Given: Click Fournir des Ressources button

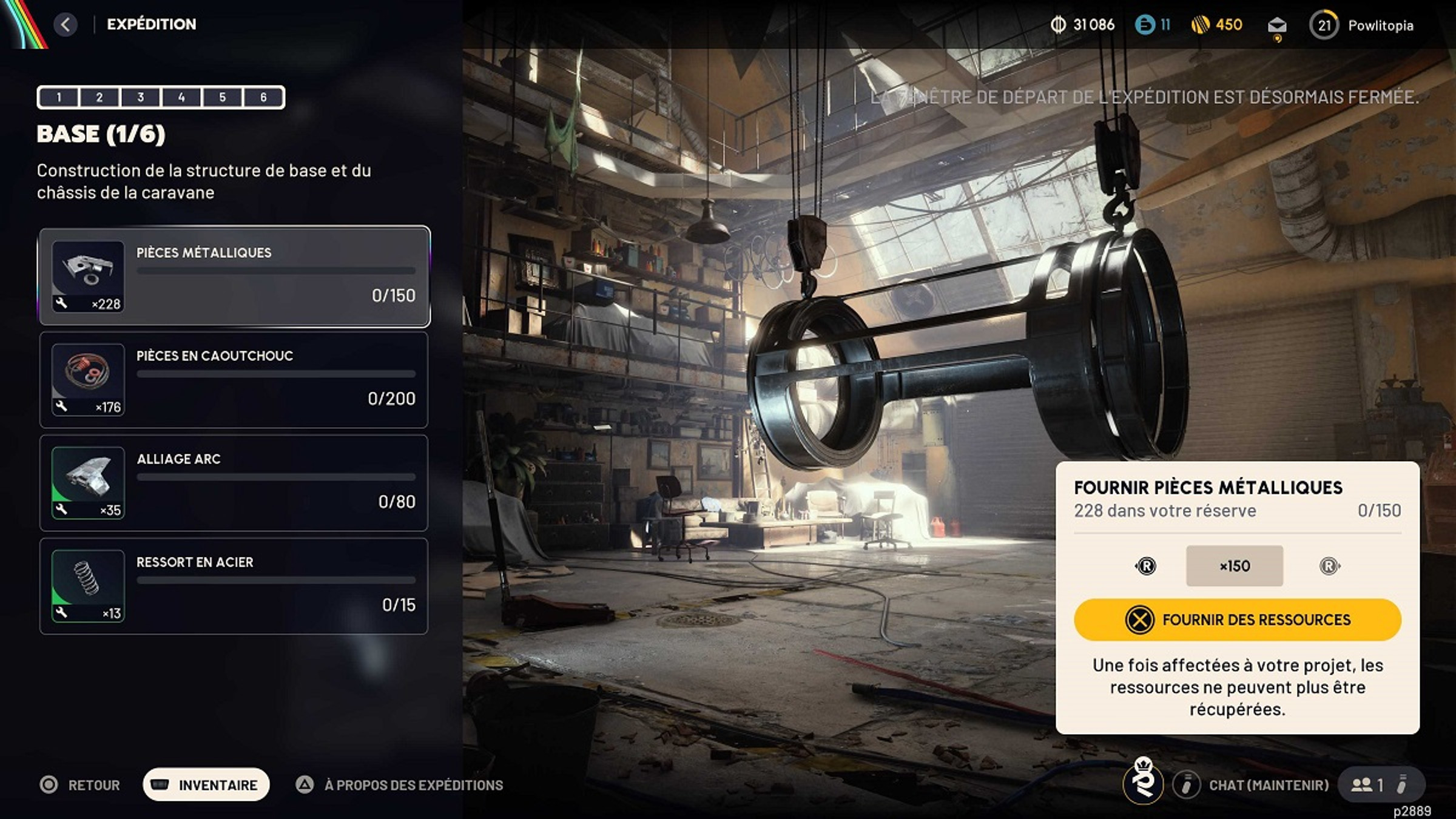Looking at the screenshot, I should coord(1238,619).
